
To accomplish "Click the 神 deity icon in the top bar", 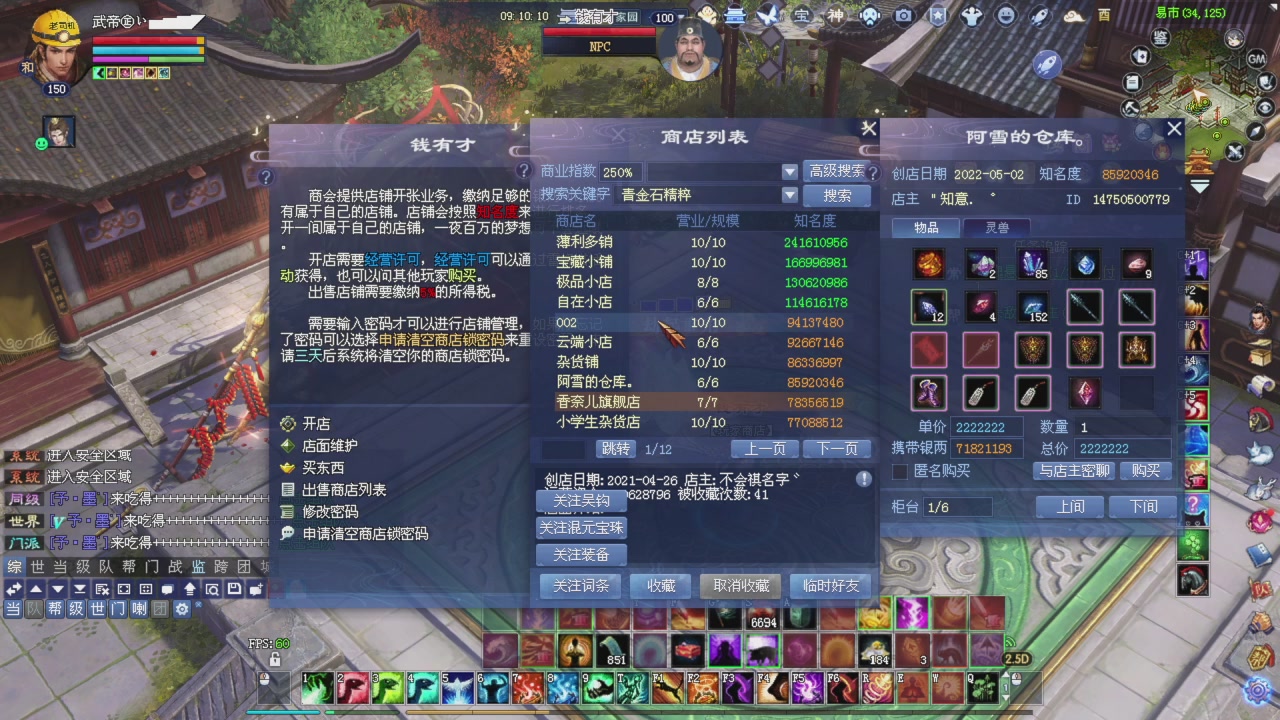I will [x=837, y=14].
